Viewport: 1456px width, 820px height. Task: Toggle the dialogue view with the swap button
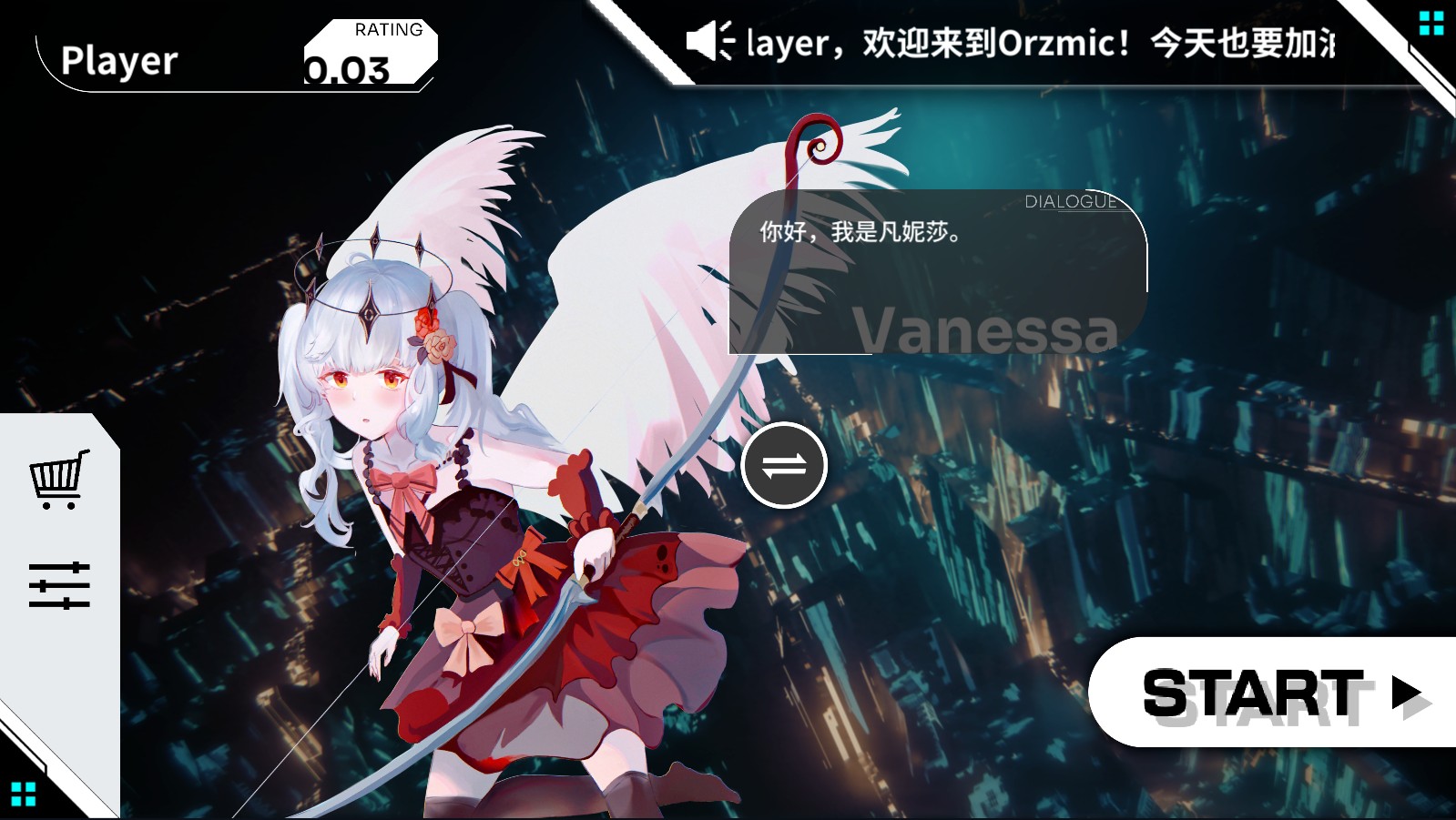(x=783, y=465)
